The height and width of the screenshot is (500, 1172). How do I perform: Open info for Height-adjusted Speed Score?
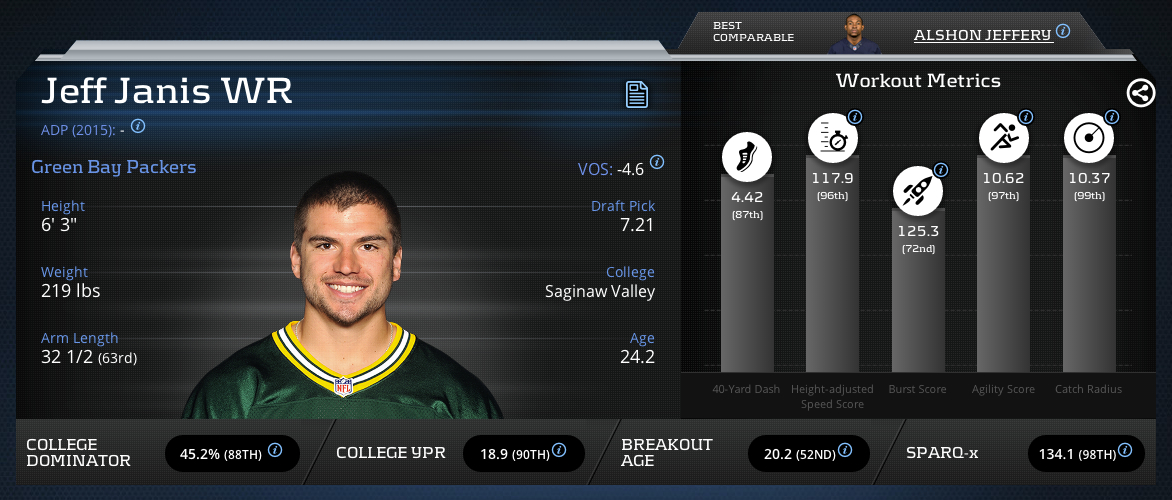pyautogui.click(x=855, y=118)
